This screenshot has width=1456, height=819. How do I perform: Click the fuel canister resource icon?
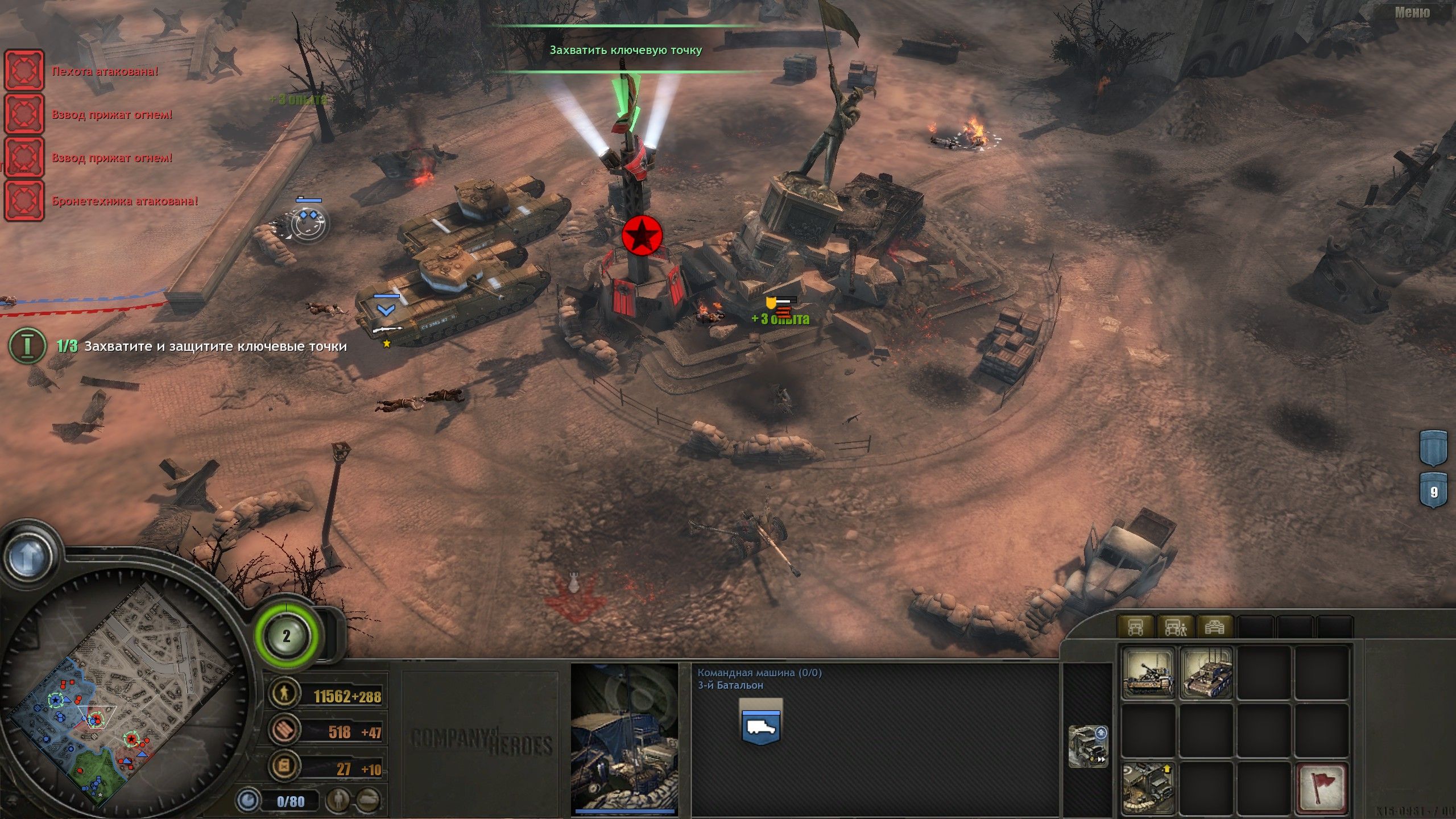(284, 765)
